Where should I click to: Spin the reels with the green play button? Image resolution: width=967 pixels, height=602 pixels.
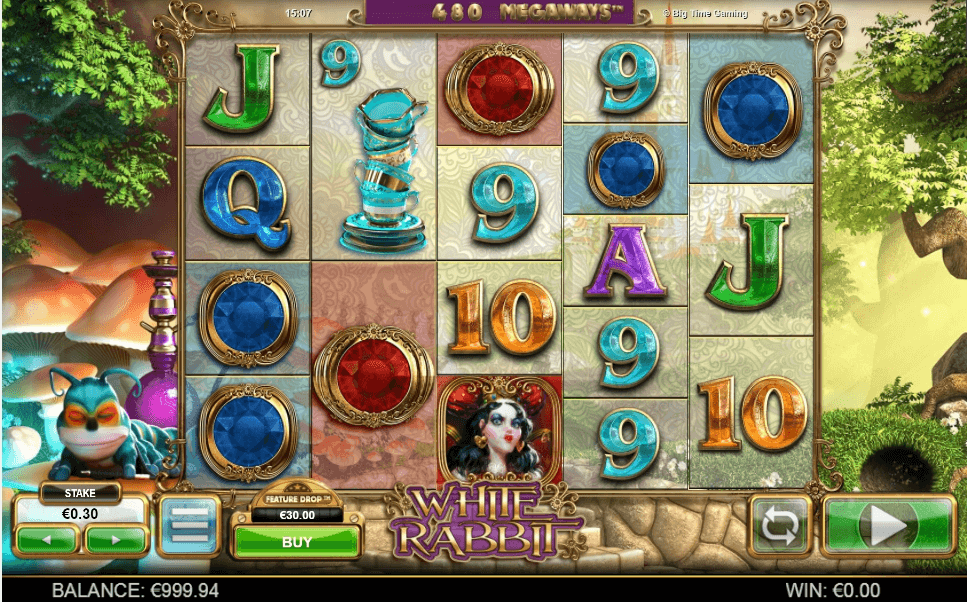888,525
